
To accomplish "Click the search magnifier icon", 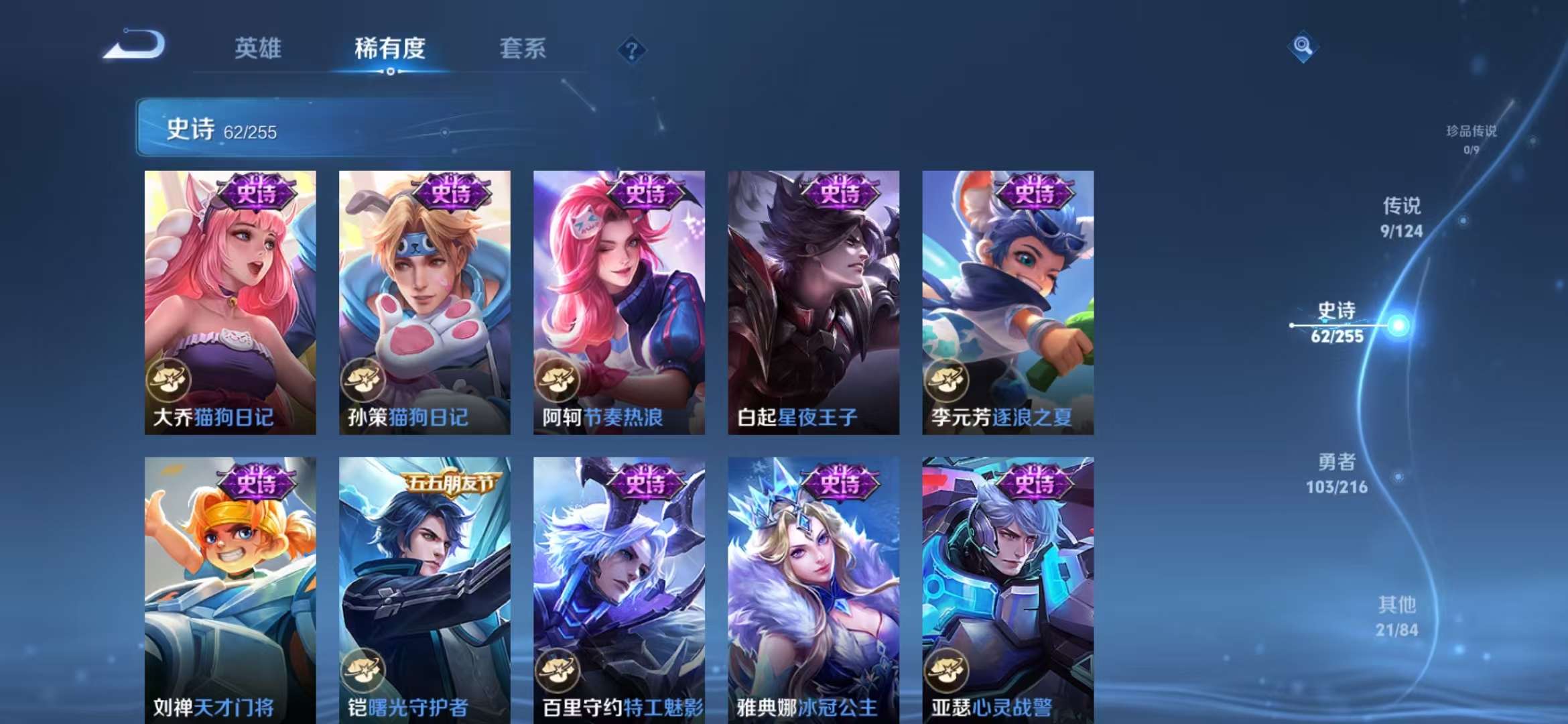I will click(1303, 48).
